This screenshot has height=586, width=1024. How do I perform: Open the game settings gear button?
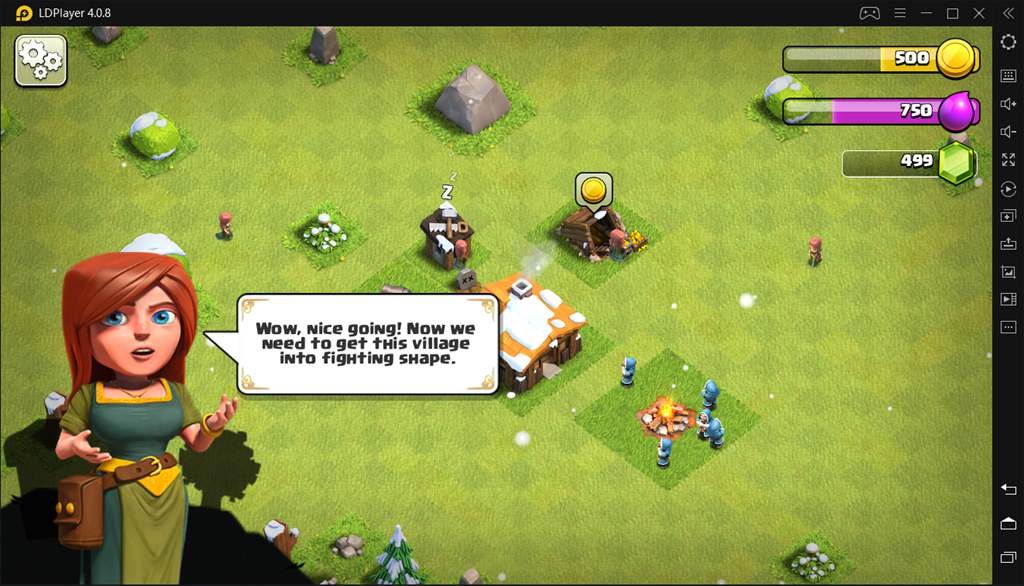[41, 60]
